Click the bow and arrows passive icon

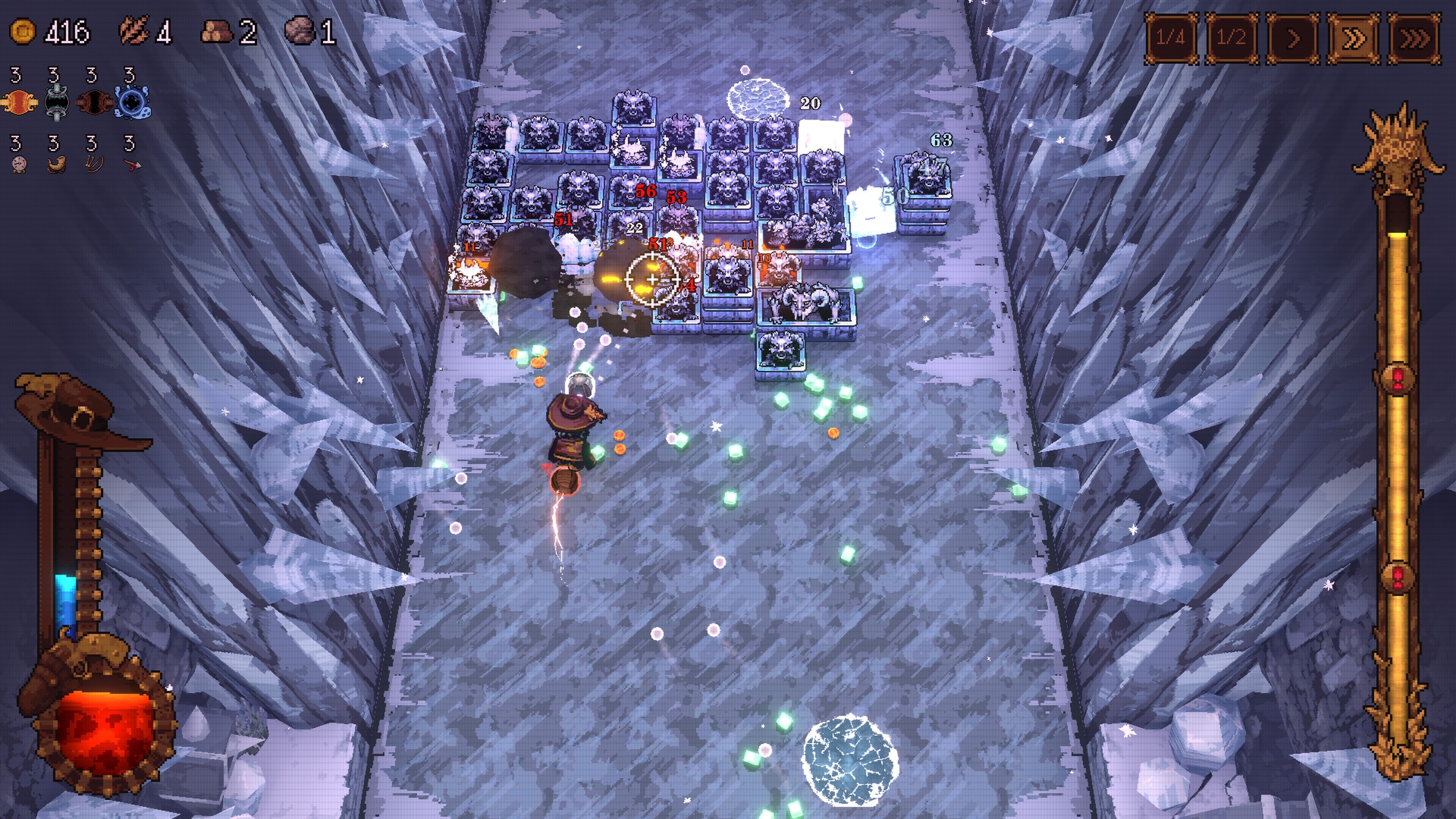point(93,165)
